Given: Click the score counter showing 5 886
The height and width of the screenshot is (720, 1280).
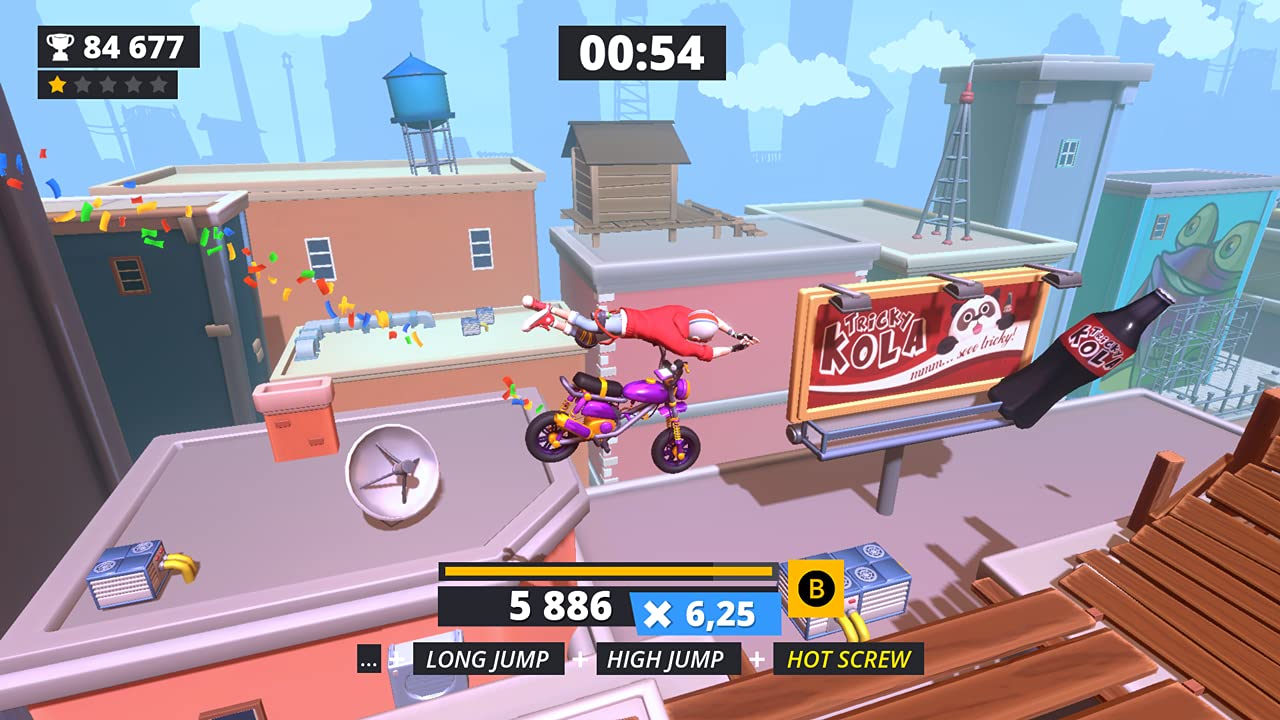Looking at the screenshot, I should click(x=560, y=607).
